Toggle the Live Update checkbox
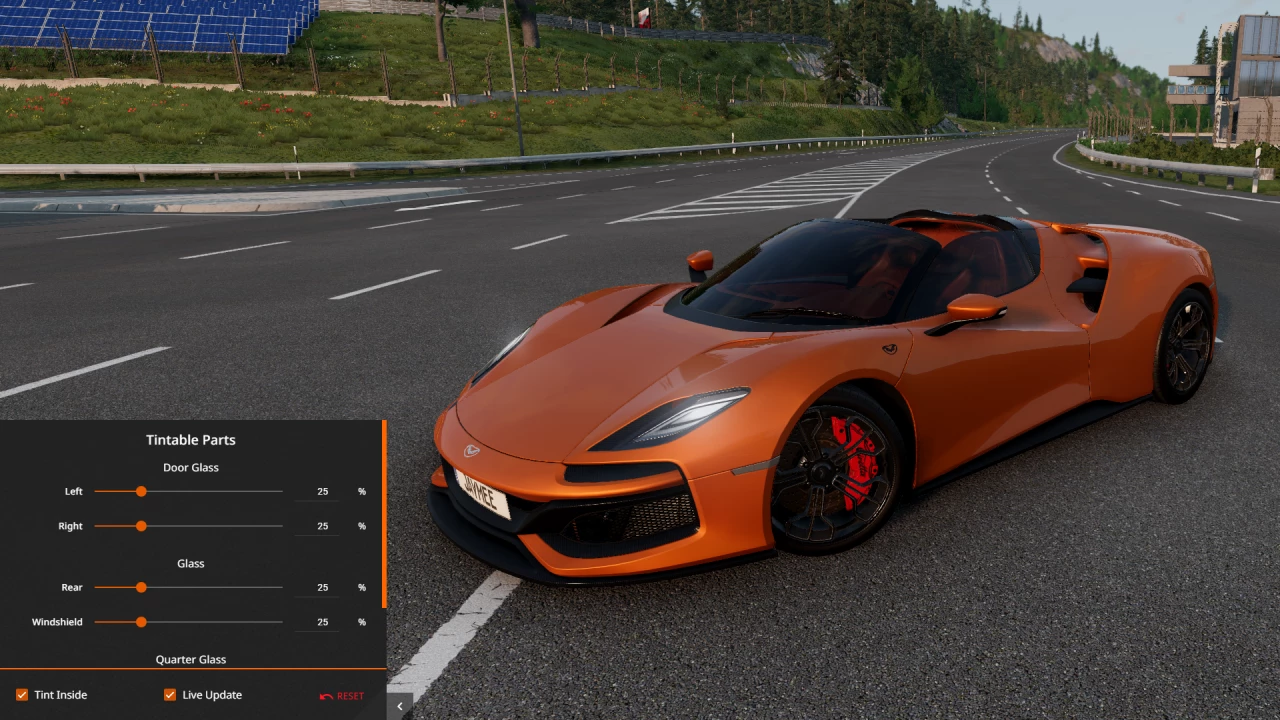The width and height of the screenshot is (1280, 720). tap(170, 694)
